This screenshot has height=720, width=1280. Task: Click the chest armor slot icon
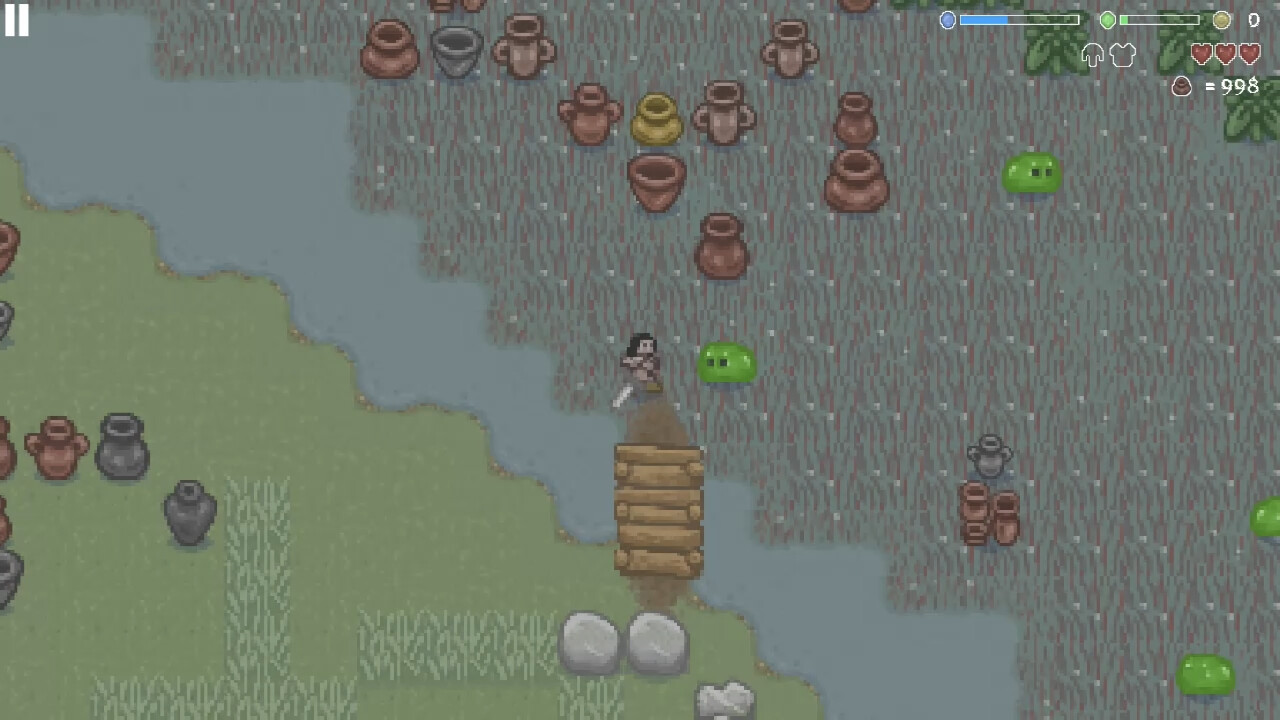point(1123,55)
